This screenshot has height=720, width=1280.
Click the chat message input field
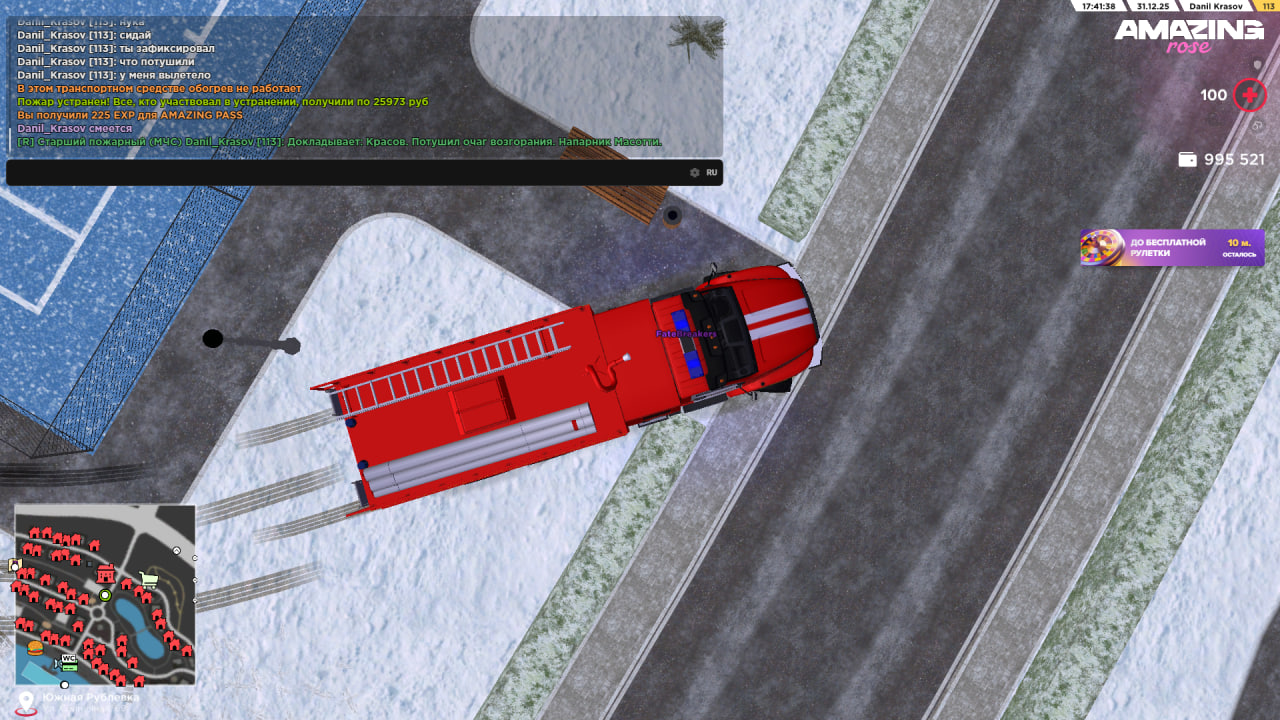(x=340, y=173)
